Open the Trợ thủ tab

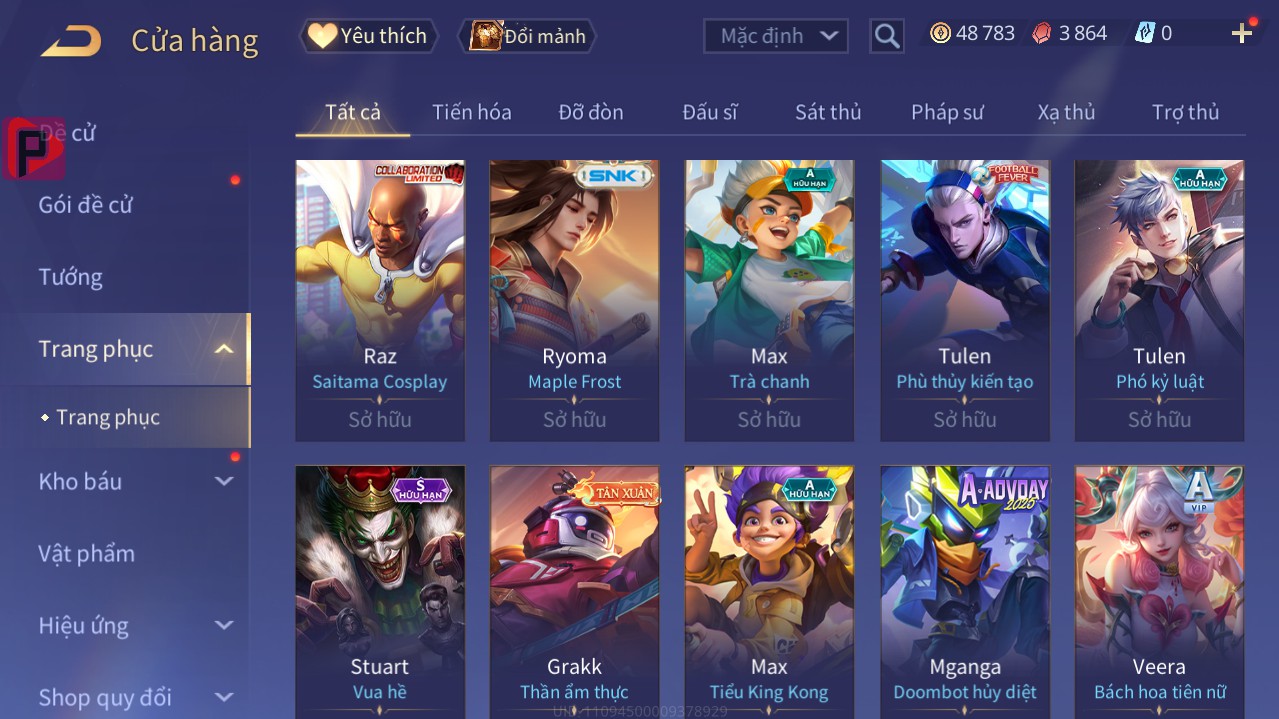coord(1185,112)
